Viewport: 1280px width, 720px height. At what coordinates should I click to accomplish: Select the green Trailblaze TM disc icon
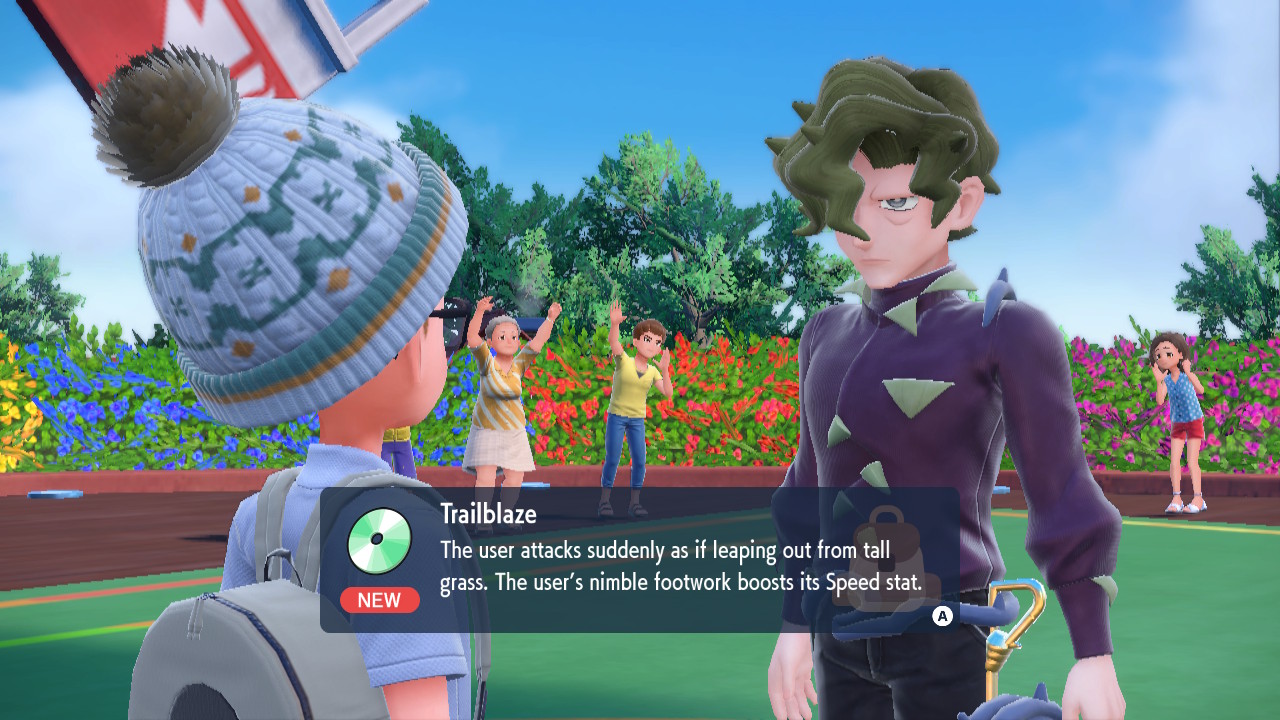[380, 541]
